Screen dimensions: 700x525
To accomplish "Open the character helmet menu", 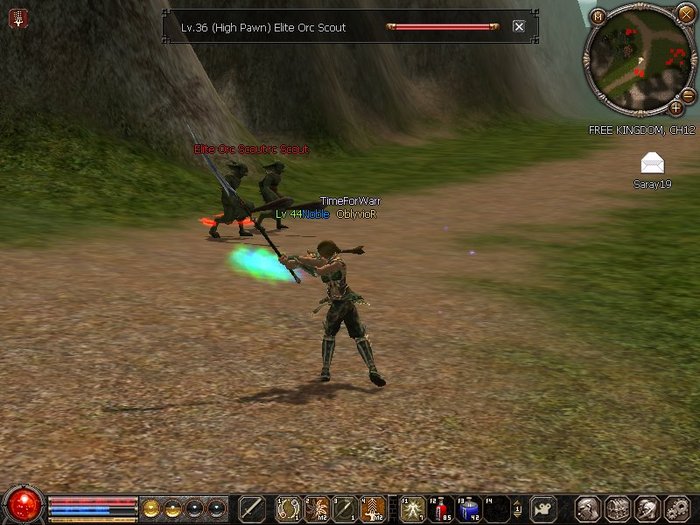I will tap(587, 508).
